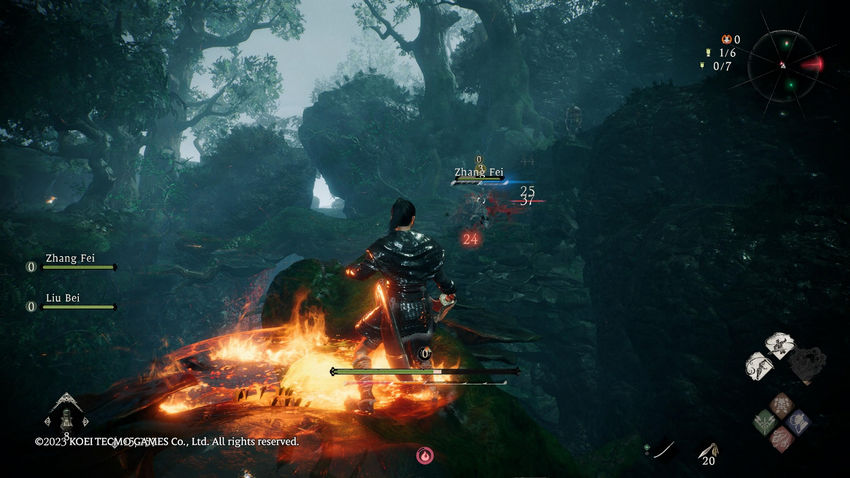The height and width of the screenshot is (478, 850).
Task: Cast the red wizardry spell diamond
Action: click(780, 438)
